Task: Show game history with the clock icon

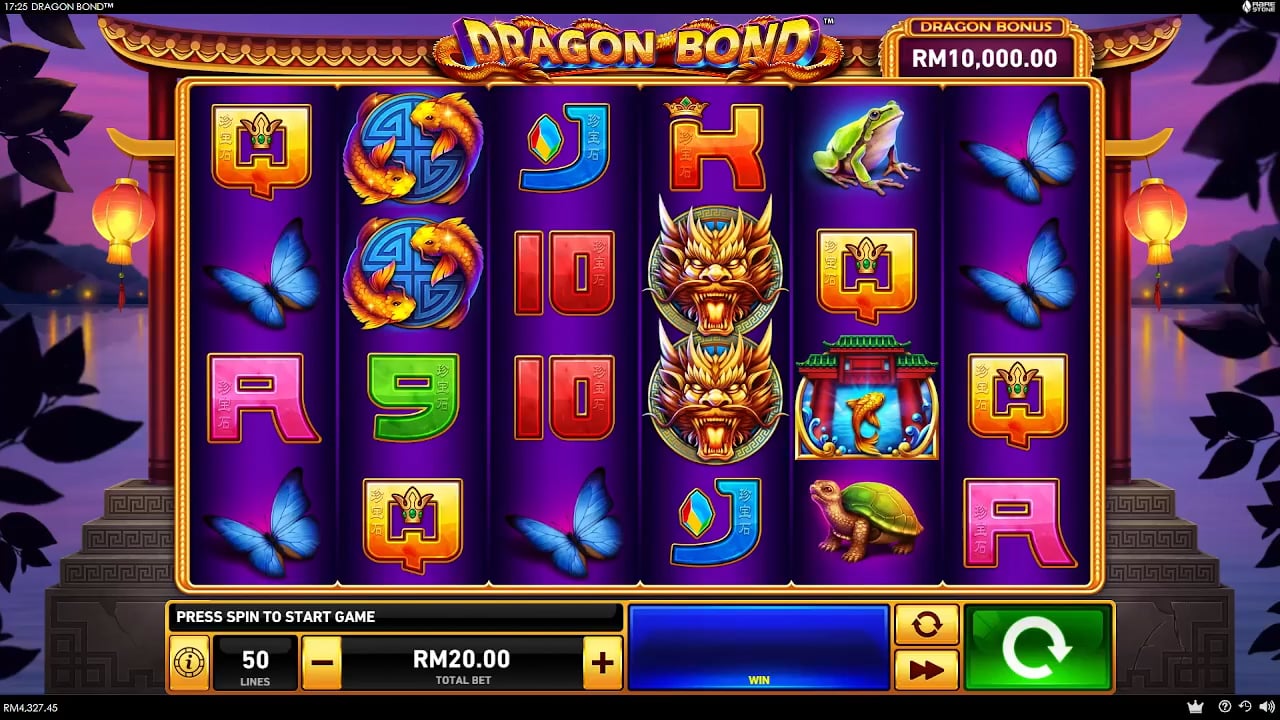Action: point(1245,707)
